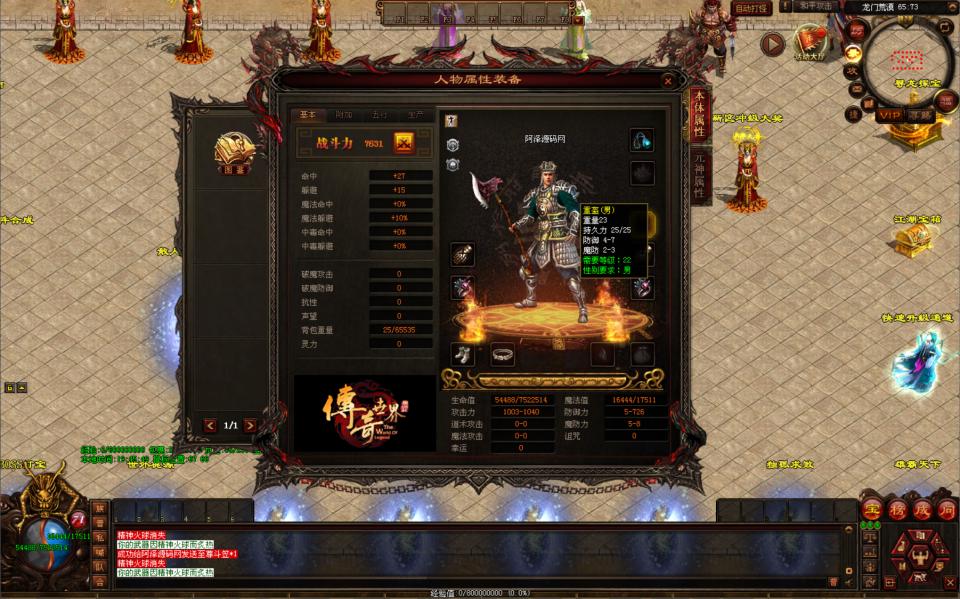Select the boots equipment slot
960x599 pixels.
pos(462,354)
